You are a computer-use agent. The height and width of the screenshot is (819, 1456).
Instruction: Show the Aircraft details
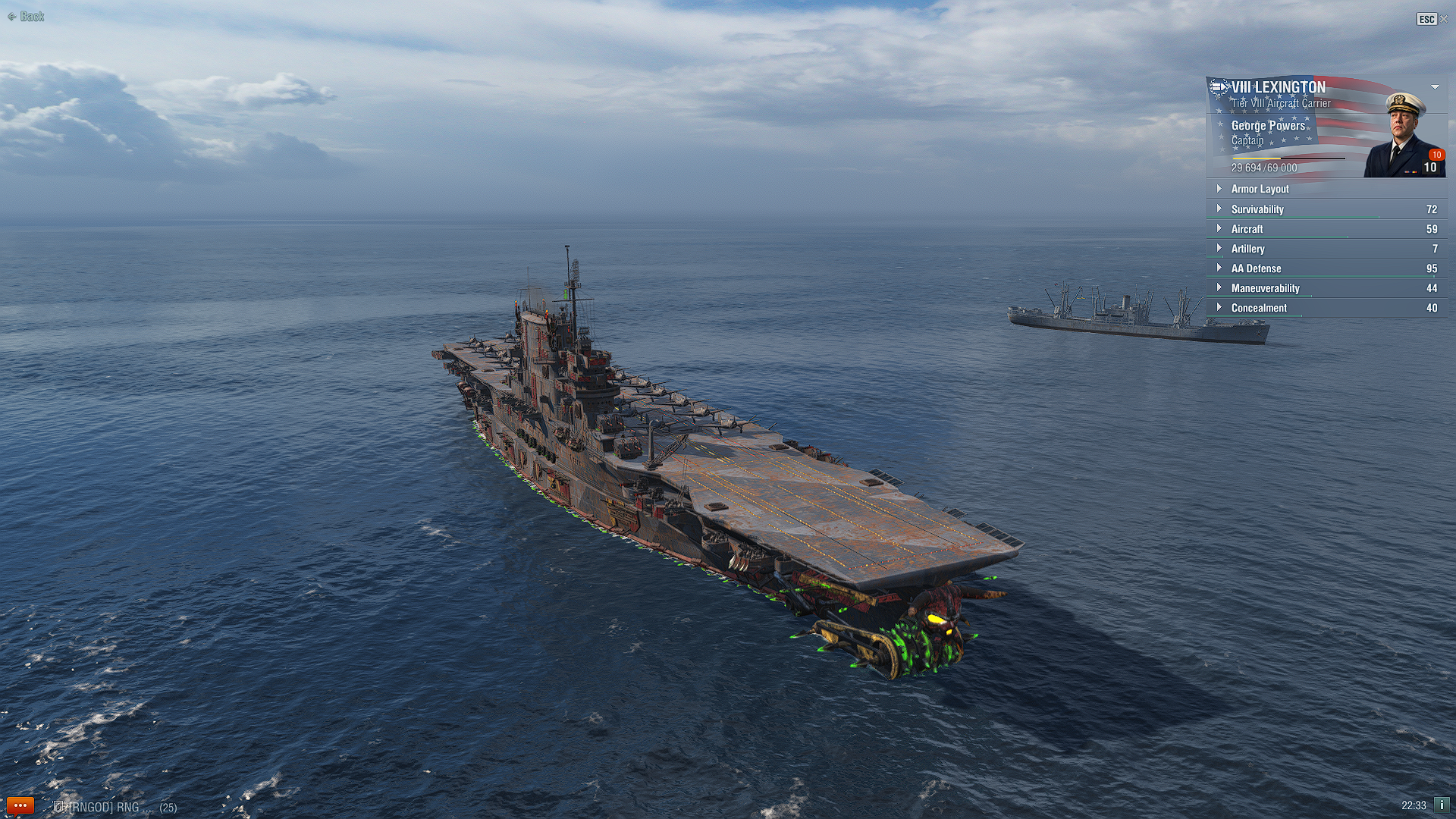click(1247, 229)
